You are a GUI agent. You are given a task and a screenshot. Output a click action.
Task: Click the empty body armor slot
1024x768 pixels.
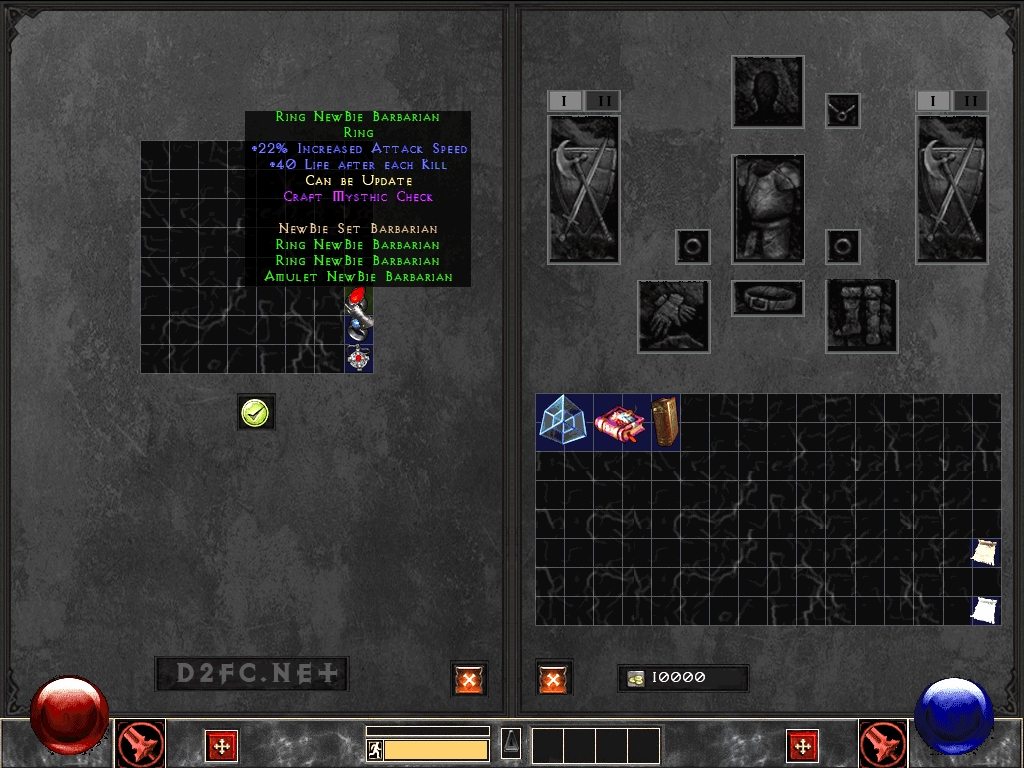pyautogui.click(x=767, y=208)
